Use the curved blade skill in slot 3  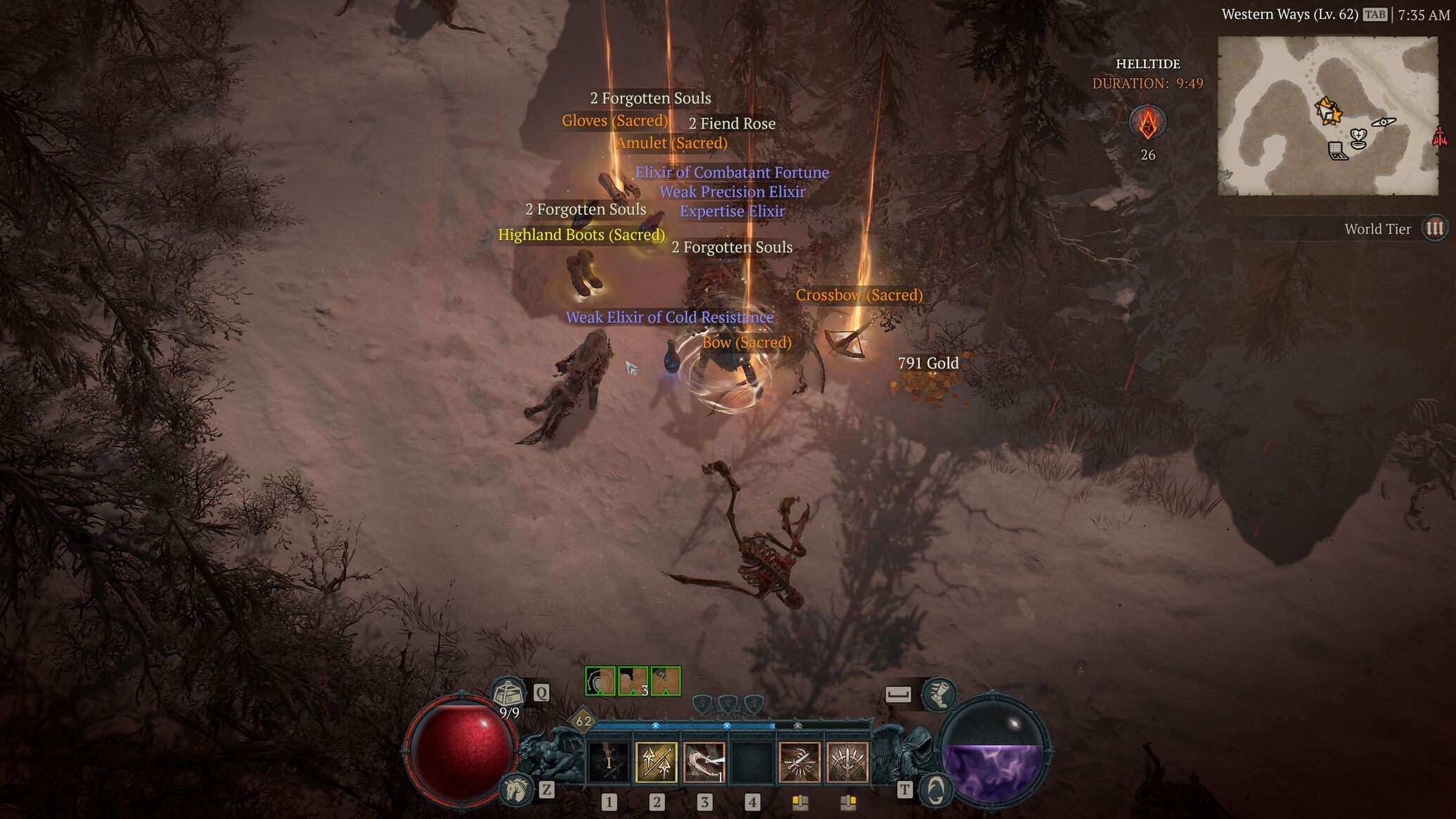(x=704, y=763)
